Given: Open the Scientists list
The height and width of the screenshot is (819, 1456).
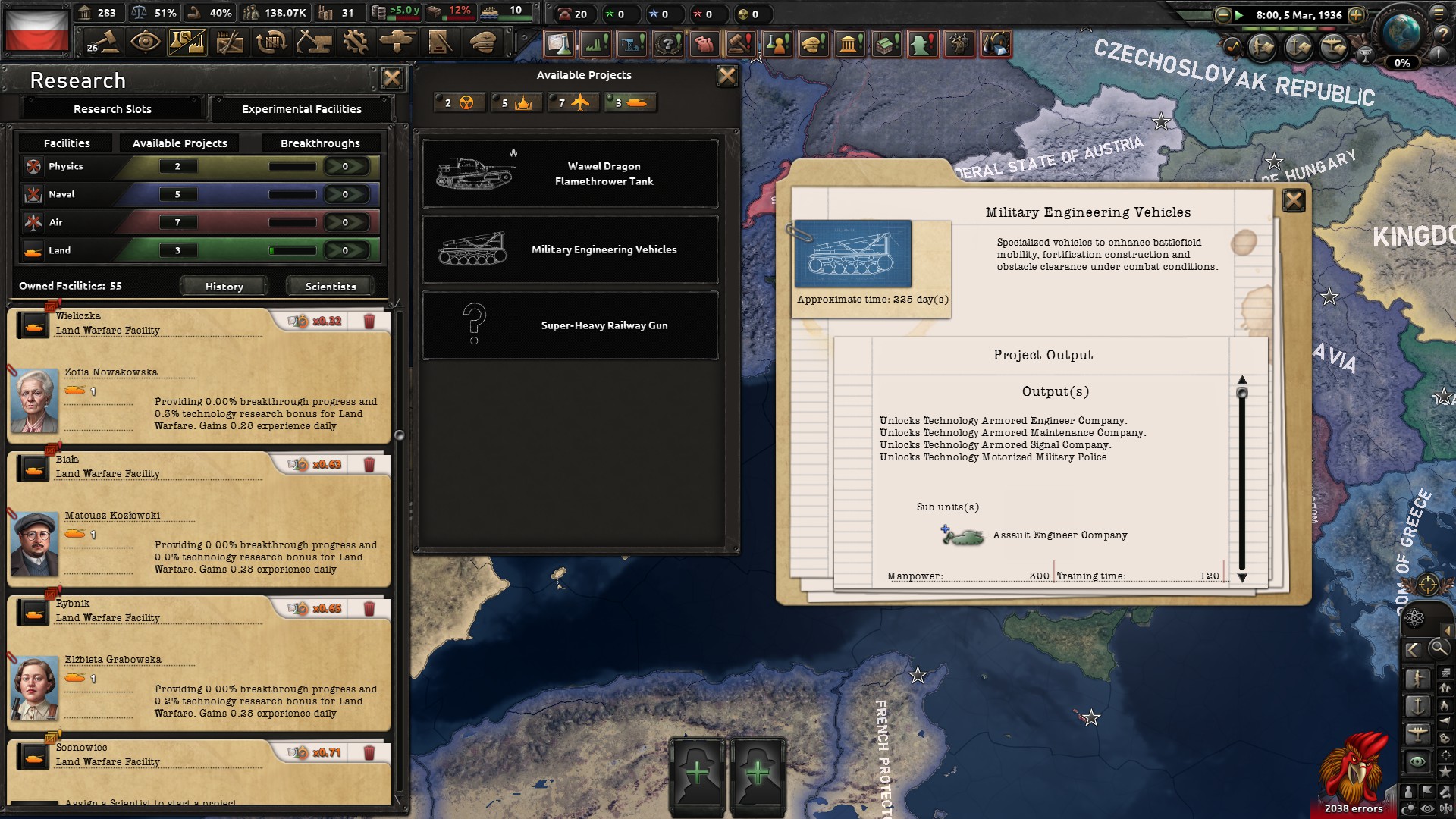Looking at the screenshot, I should click(330, 287).
